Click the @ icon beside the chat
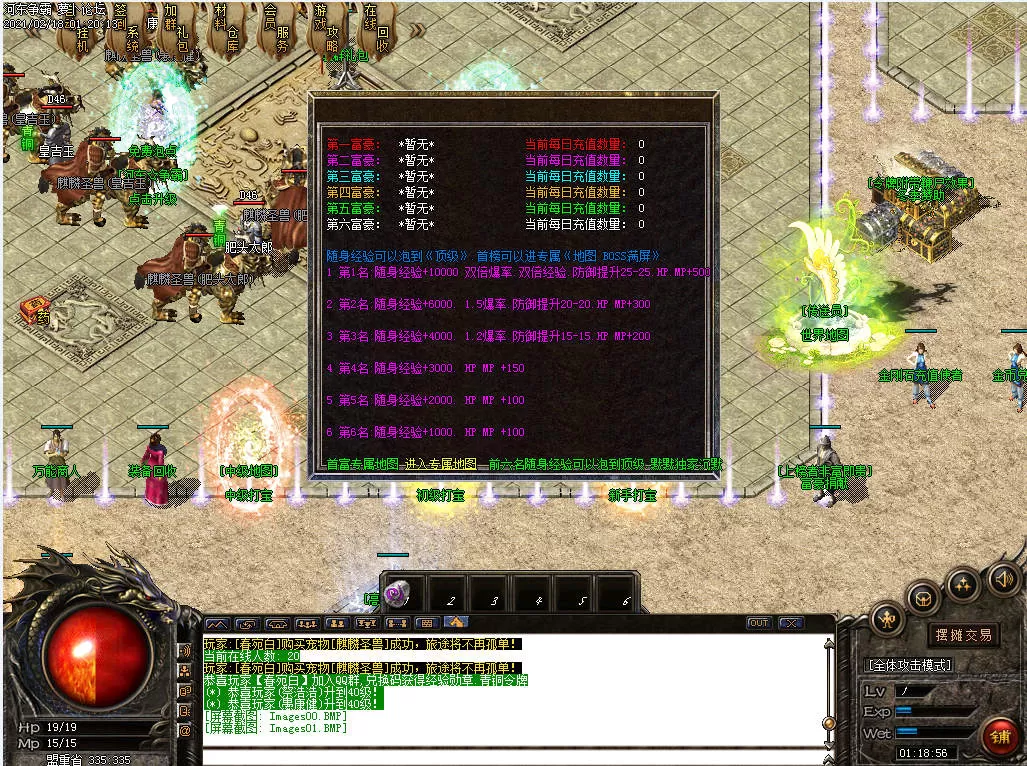This screenshot has height=766, width=1027. (185, 730)
